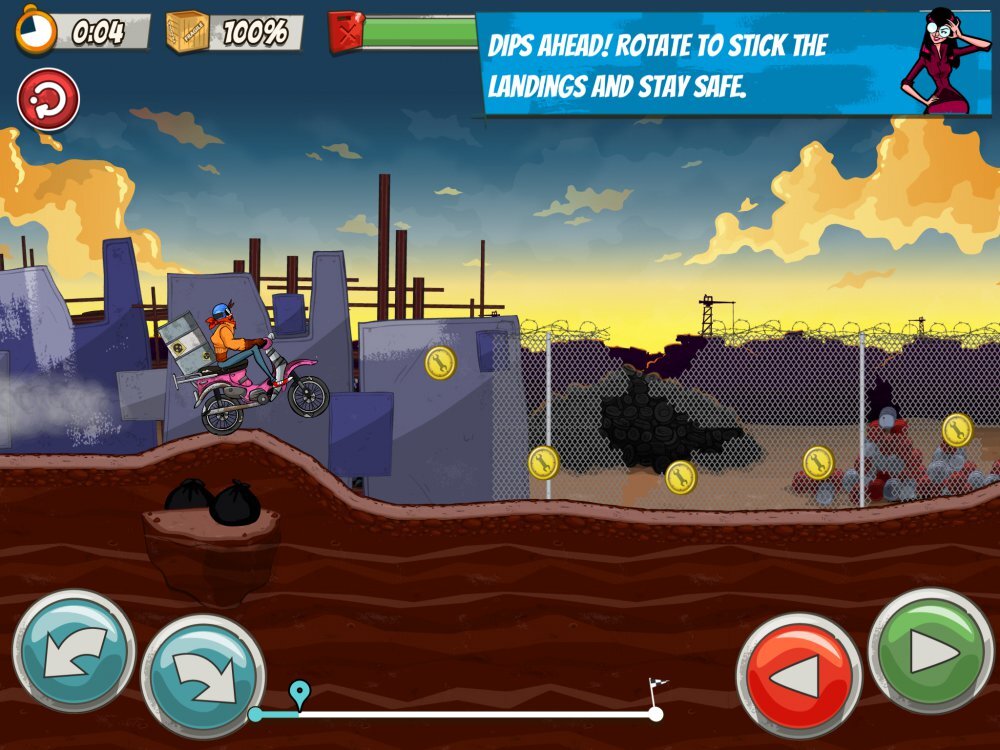
Task: Tap the red restart level button
Action: (48, 100)
